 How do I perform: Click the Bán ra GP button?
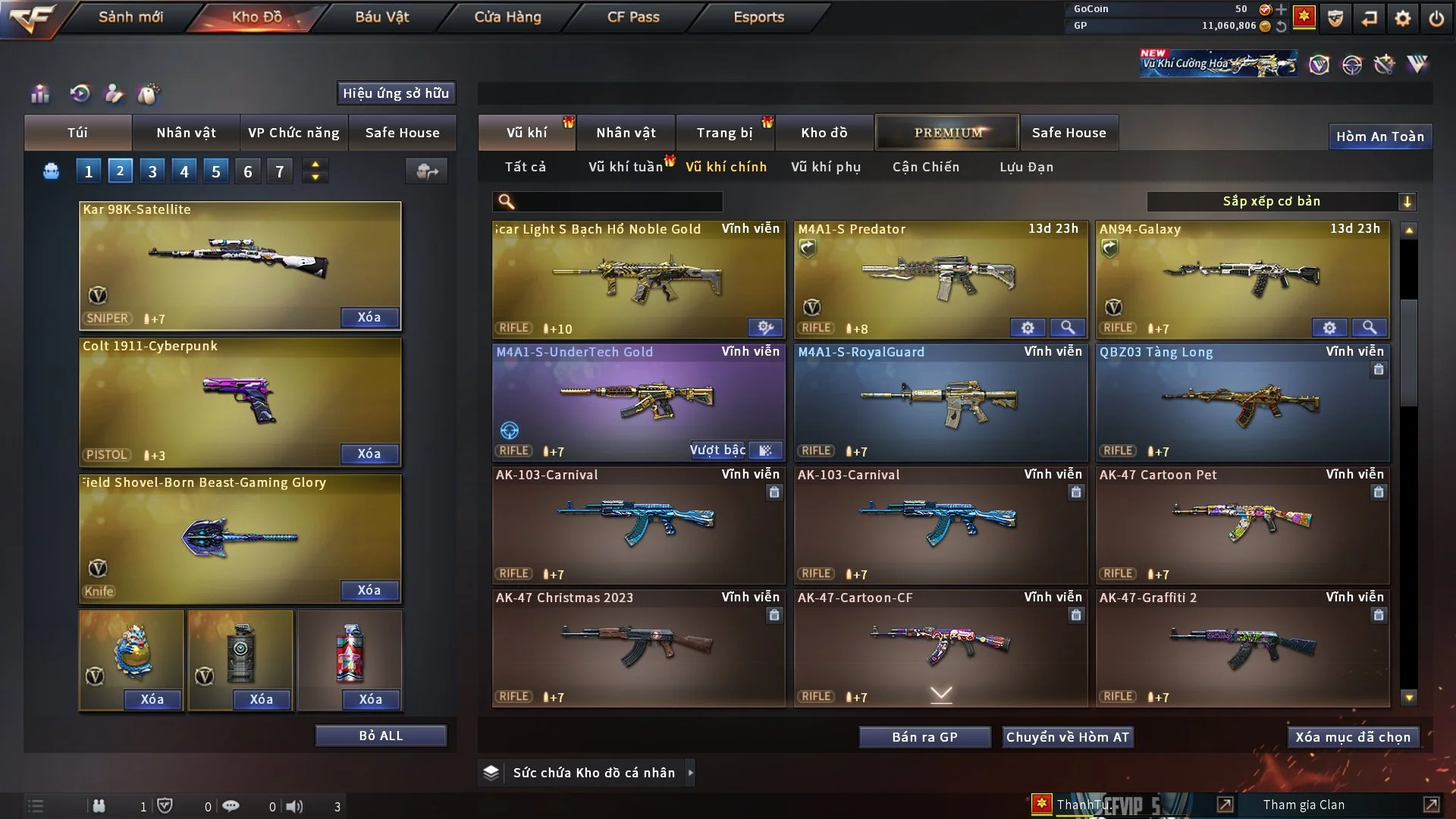[924, 737]
